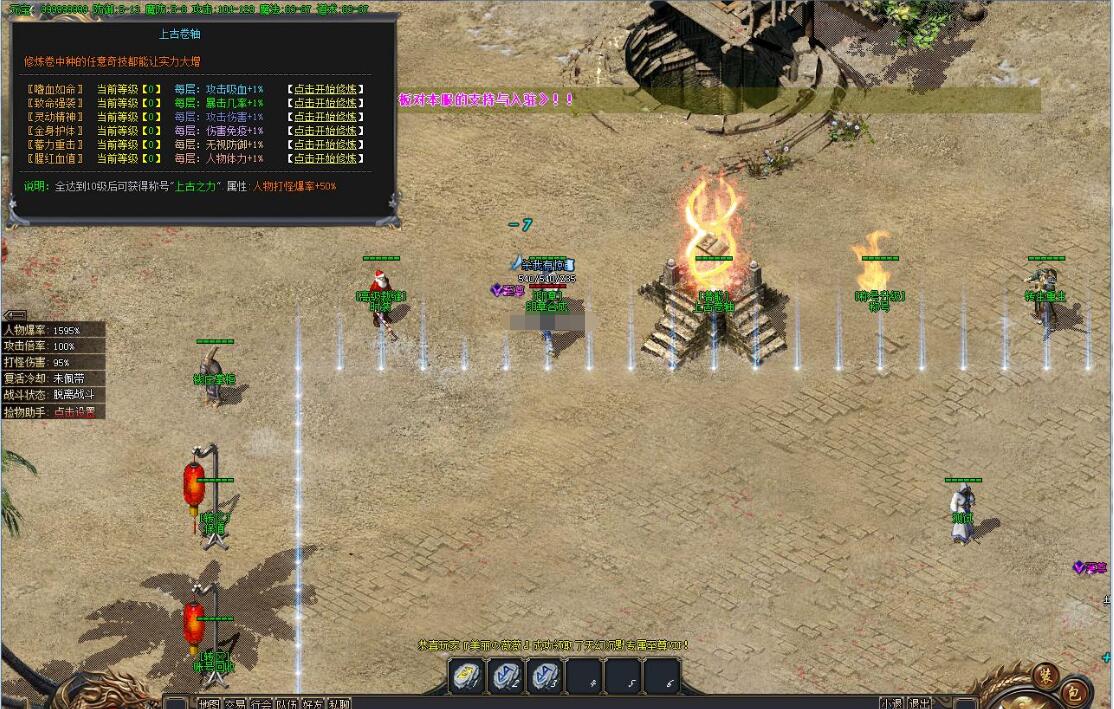Click 点击开始修炼 for 腥红血值
1114x709 pixels.
coord(325,159)
